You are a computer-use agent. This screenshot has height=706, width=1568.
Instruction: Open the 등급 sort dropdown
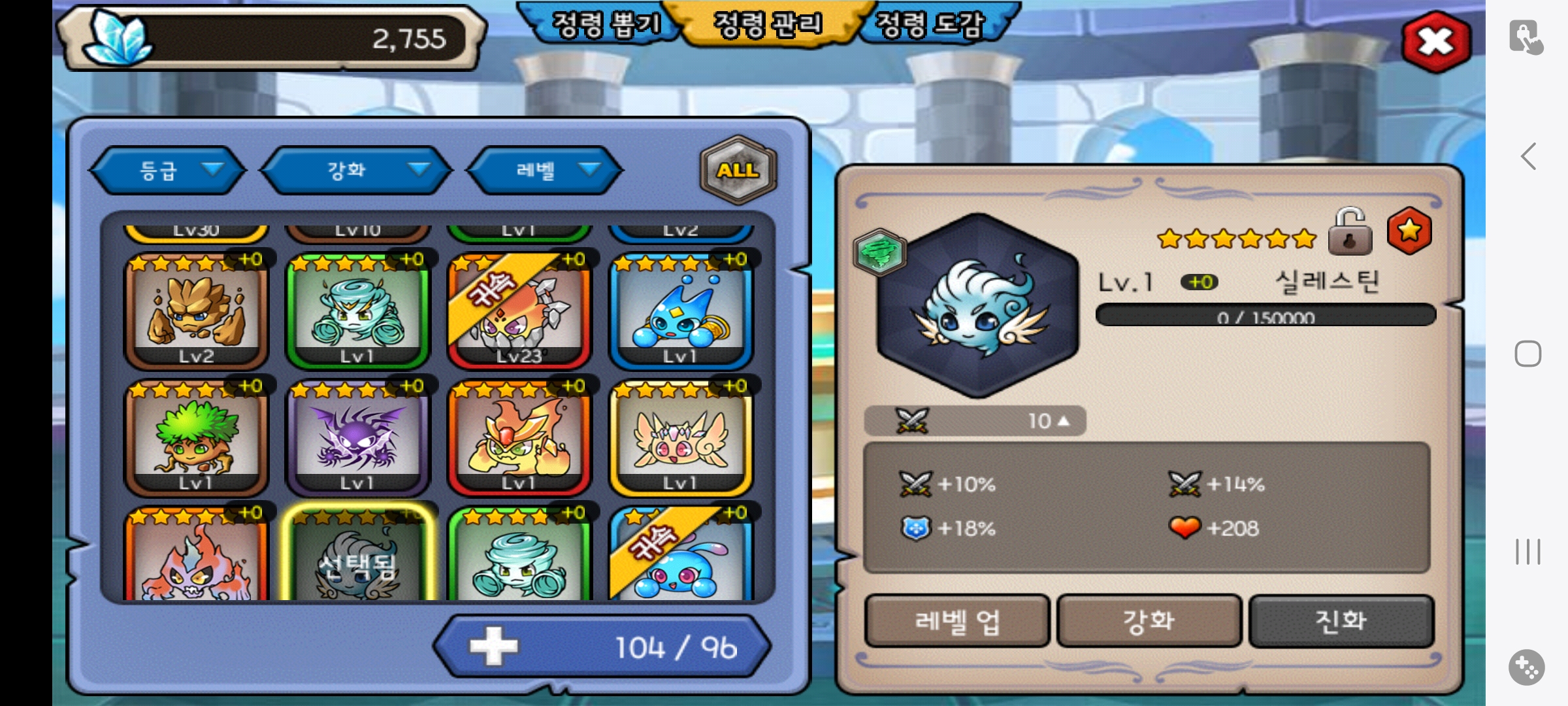(x=169, y=171)
